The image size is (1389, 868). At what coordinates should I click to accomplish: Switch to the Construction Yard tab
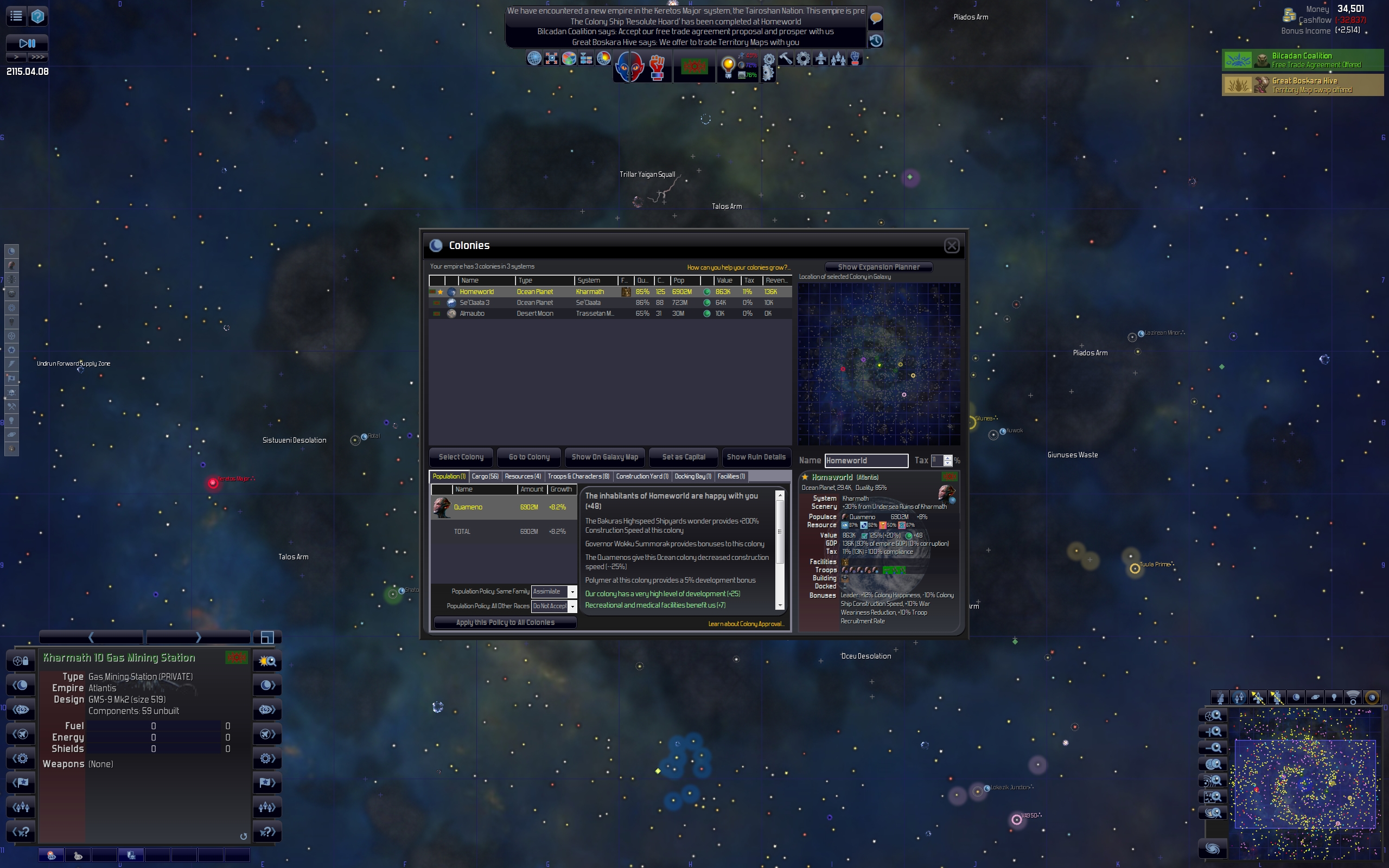click(x=642, y=476)
